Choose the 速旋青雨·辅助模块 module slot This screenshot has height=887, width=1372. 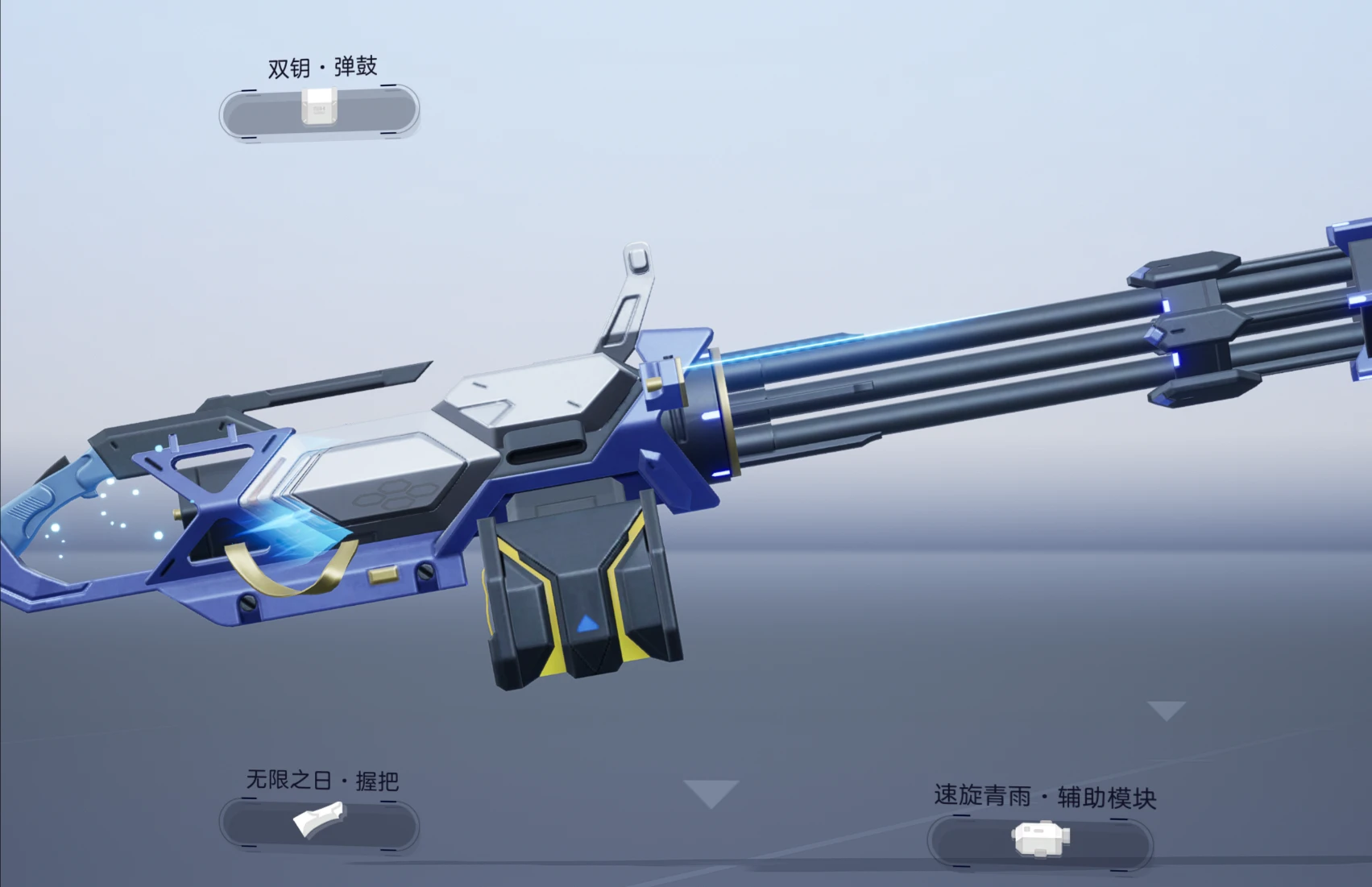click(x=1040, y=840)
